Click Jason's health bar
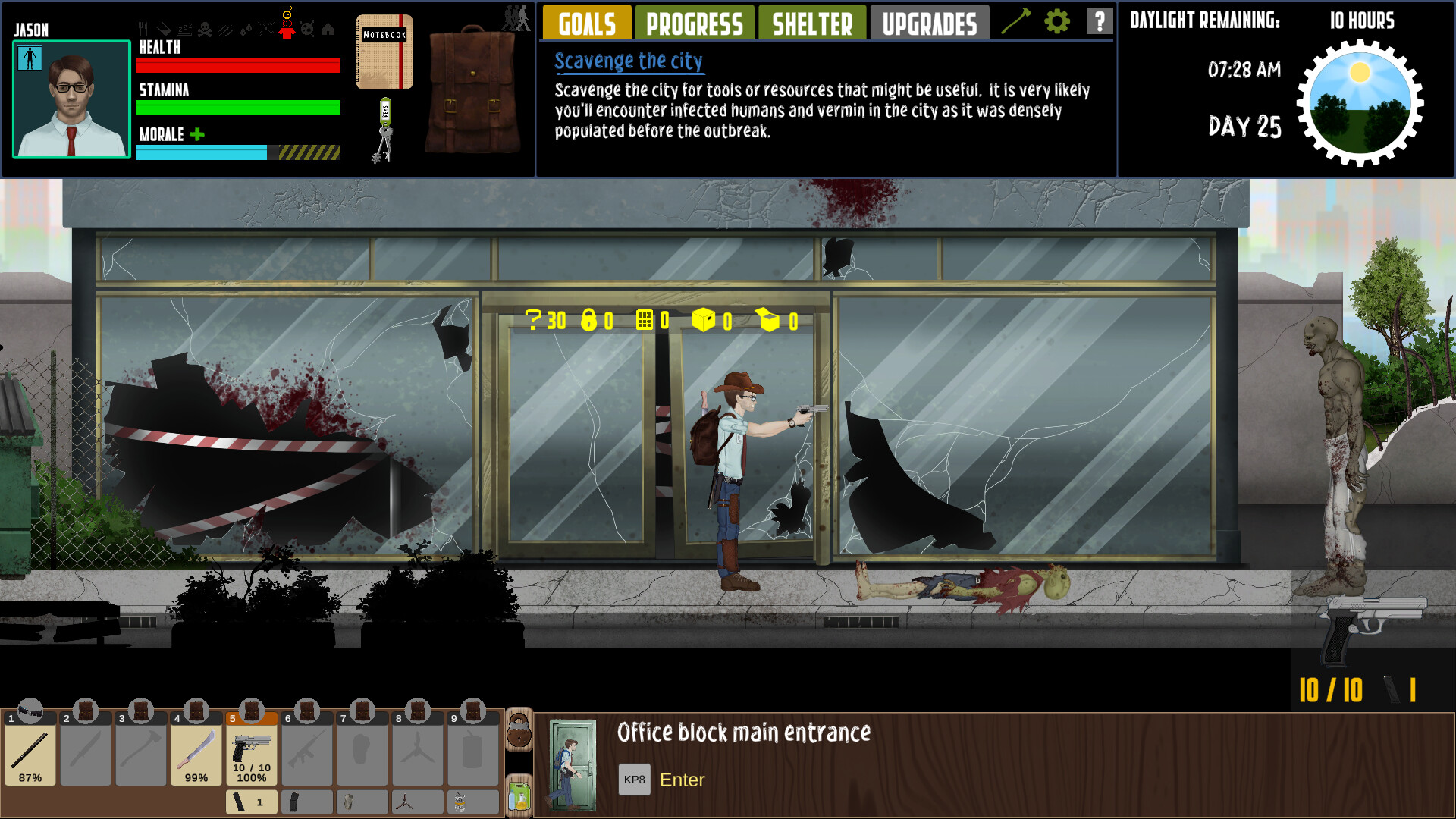This screenshot has height=819, width=1456. tap(237, 66)
